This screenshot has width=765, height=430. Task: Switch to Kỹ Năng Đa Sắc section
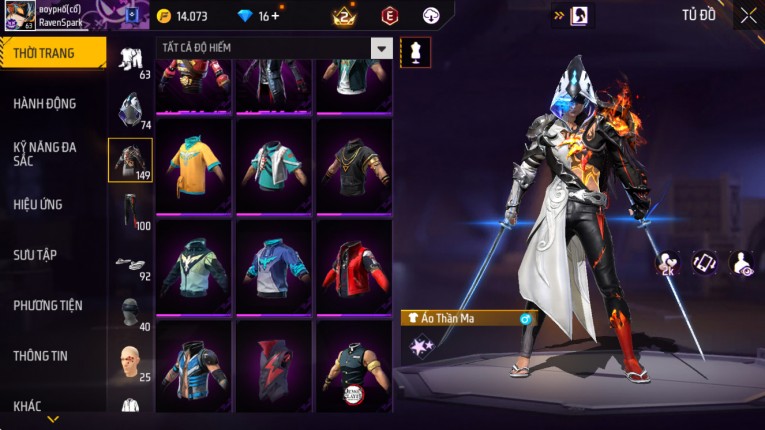point(45,153)
